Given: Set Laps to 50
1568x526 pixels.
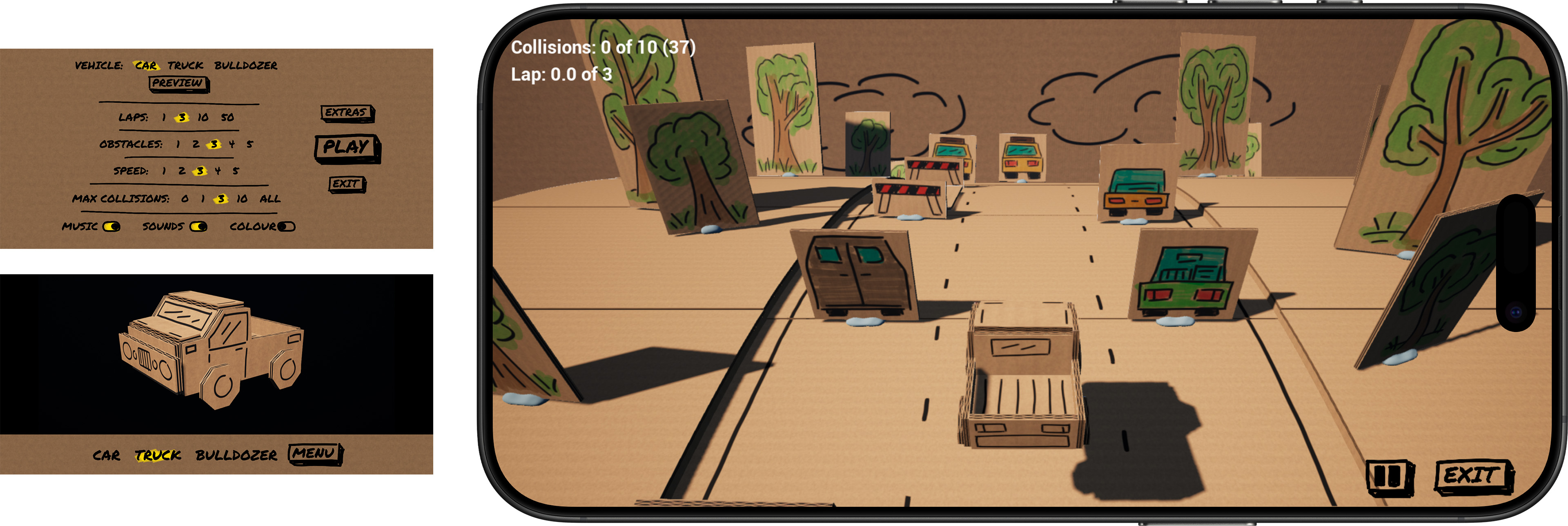Looking at the screenshot, I should (227, 117).
